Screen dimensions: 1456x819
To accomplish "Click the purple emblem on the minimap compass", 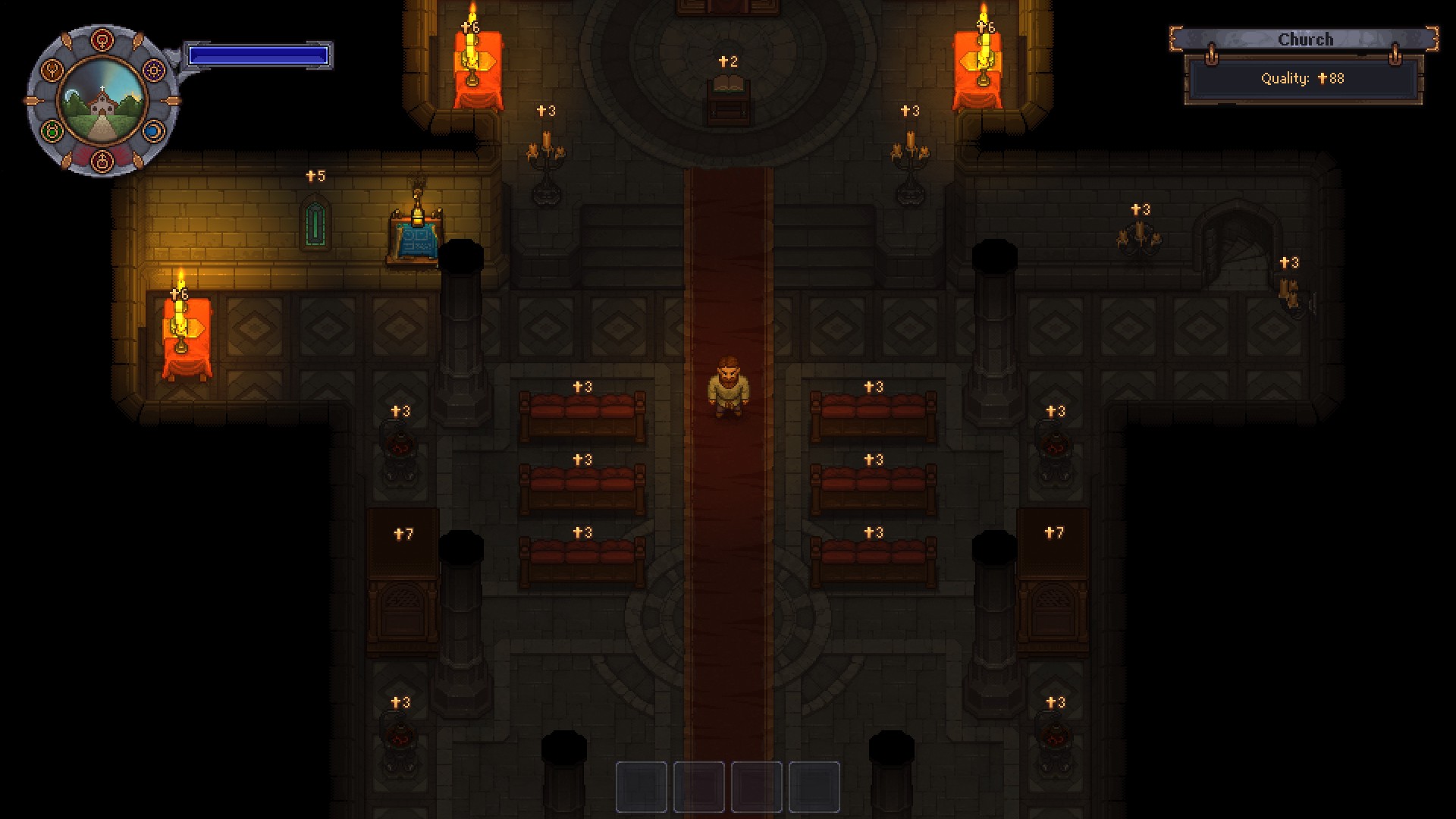I will 154,70.
